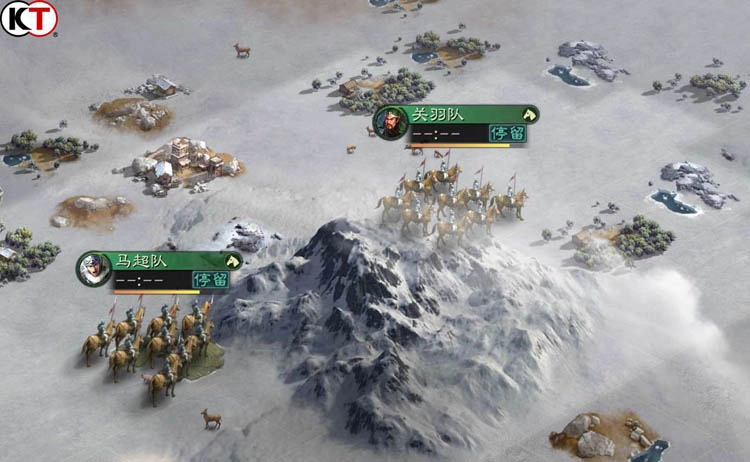
Task: Select Ma Chao's portrait icon
Action: point(93,268)
